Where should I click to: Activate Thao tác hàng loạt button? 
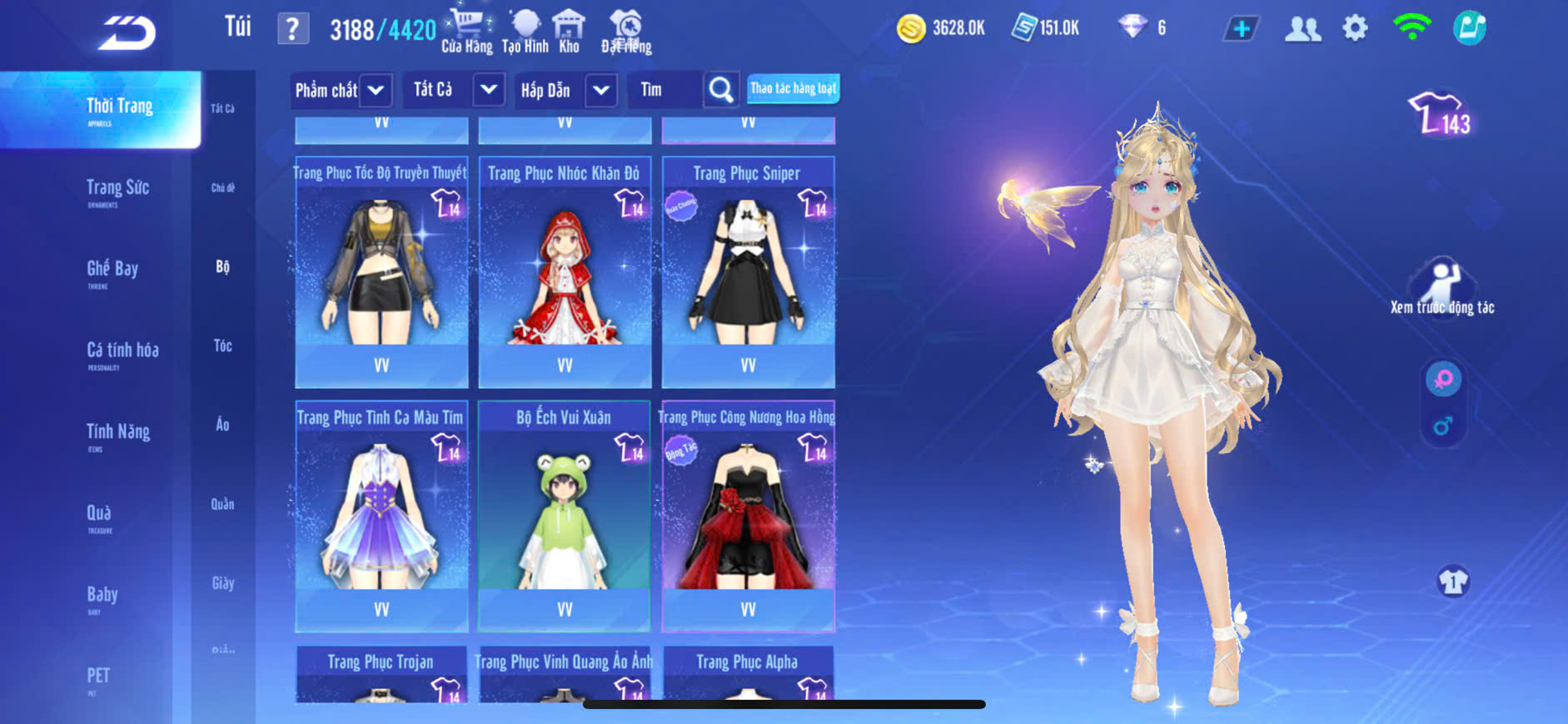[x=793, y=88]
